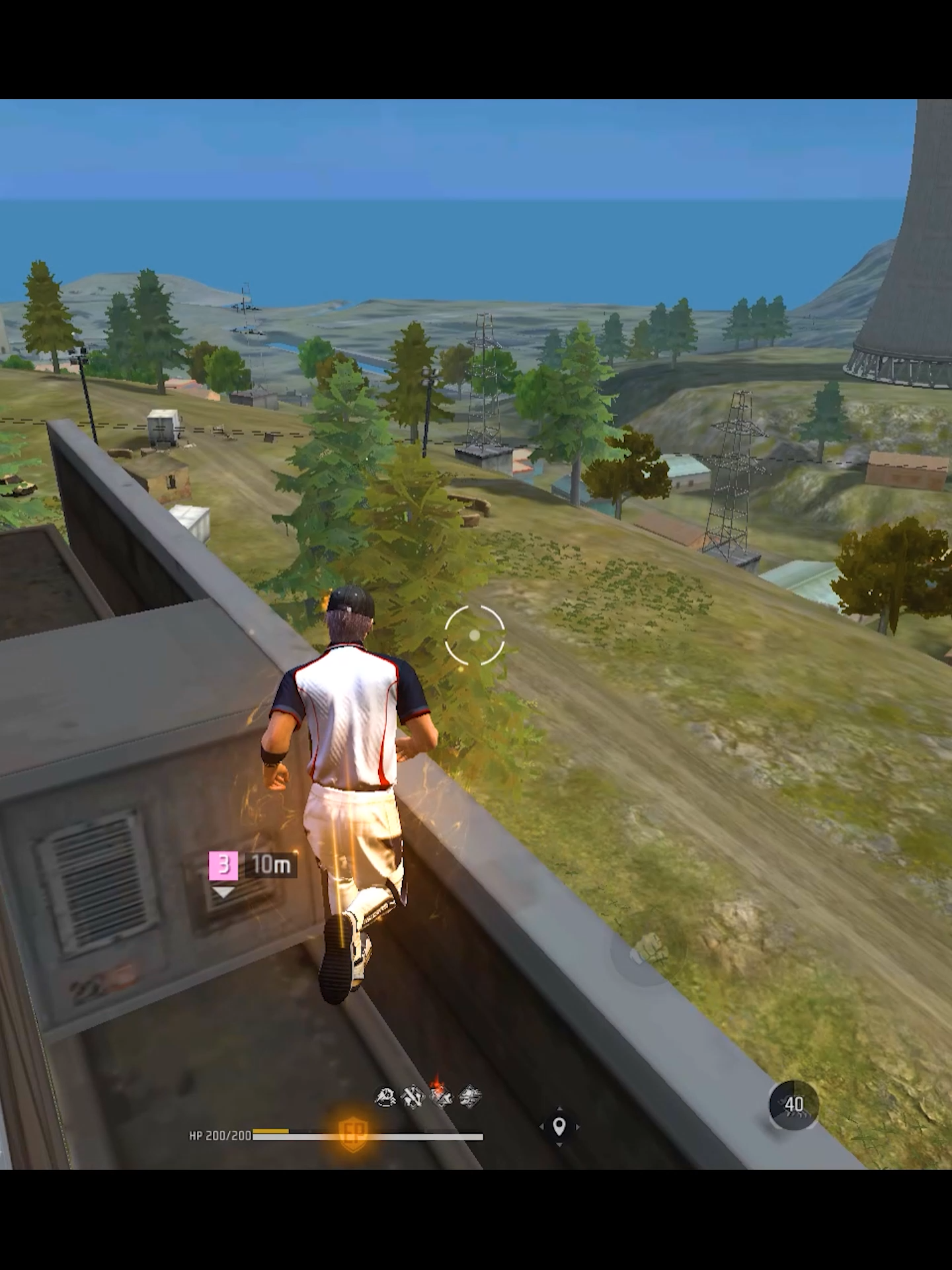The width and height of the screenshot is (952, 1270).
Task: Select the 10m distance label
Action: pyautogui.click(x=270, y=865)
